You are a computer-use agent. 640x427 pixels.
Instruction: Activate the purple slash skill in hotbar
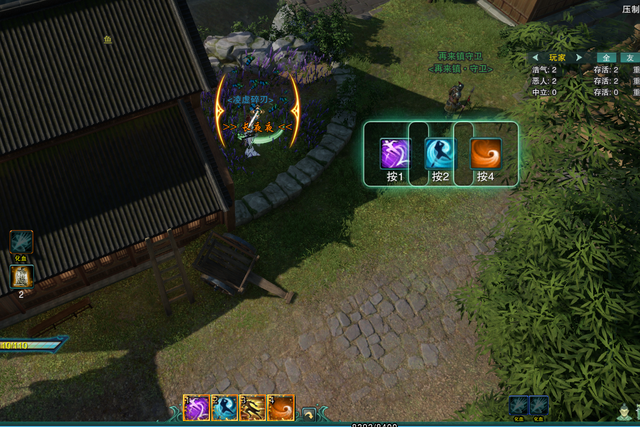(x=196, y=408)
